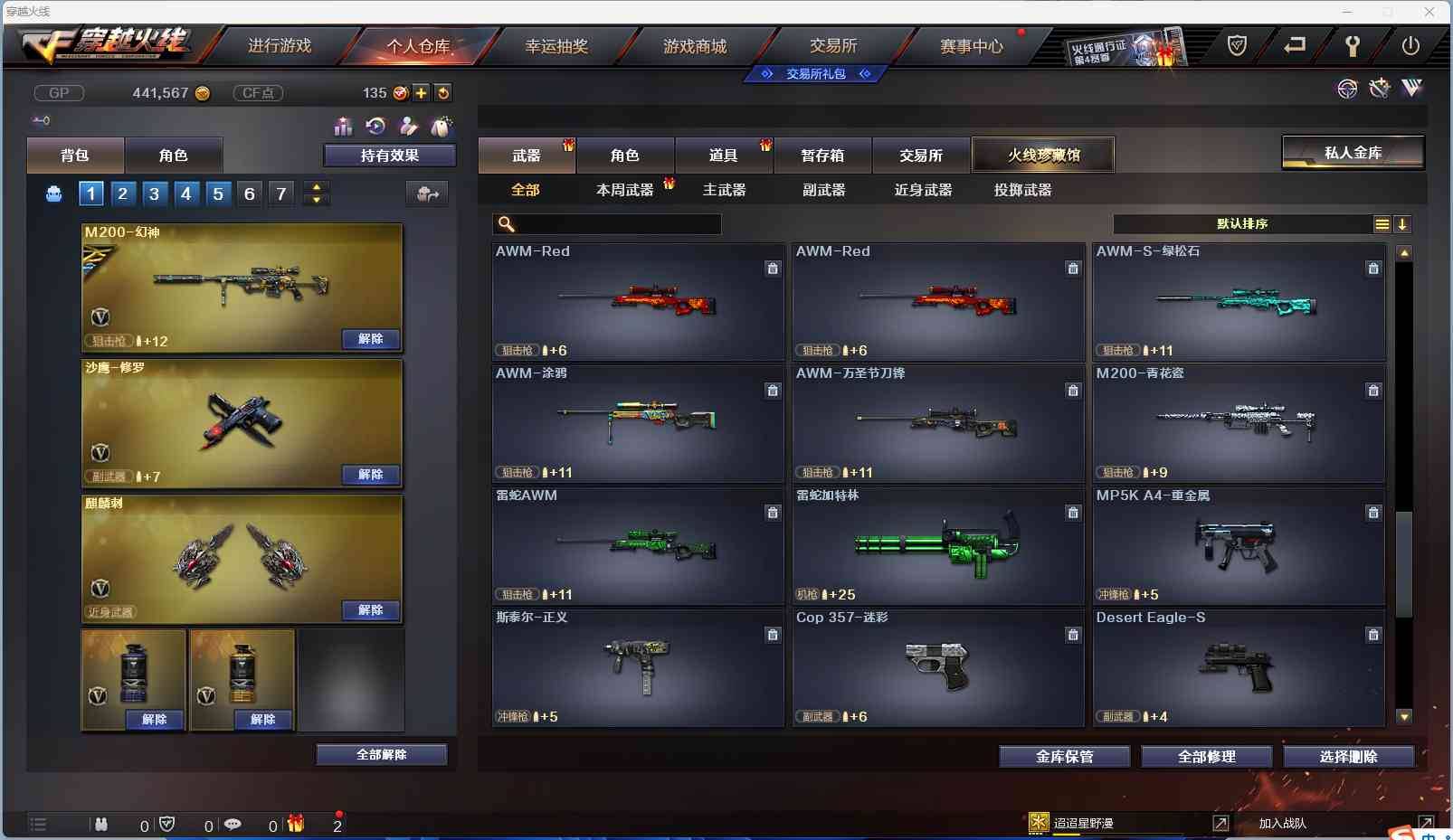This screenshot has width=1453, height=840.
Task: Select the statistics bars icon above the backpack
Action: (343, 127)
